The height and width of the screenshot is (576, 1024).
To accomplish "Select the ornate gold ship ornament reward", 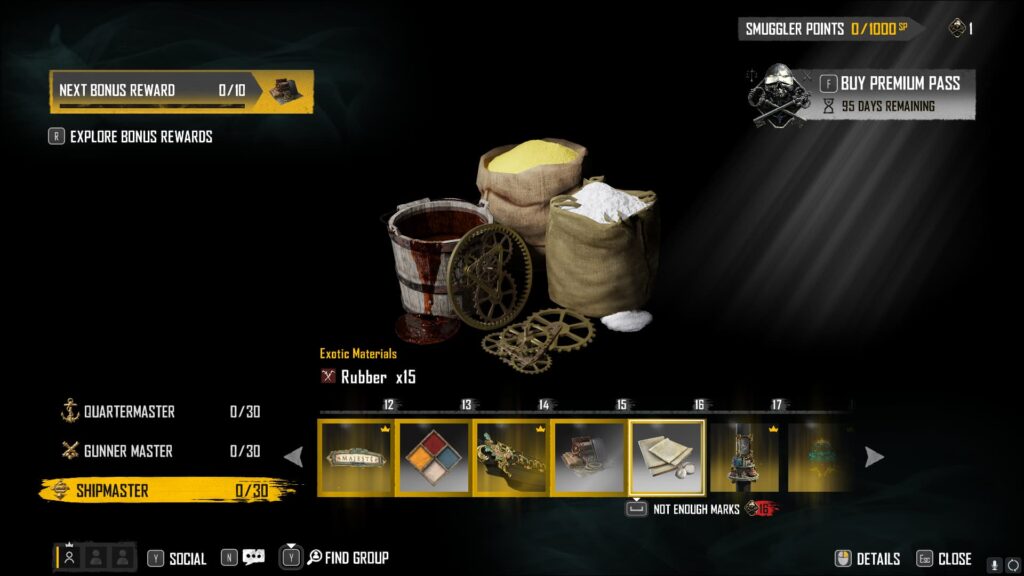I will (x=511, y=457).
